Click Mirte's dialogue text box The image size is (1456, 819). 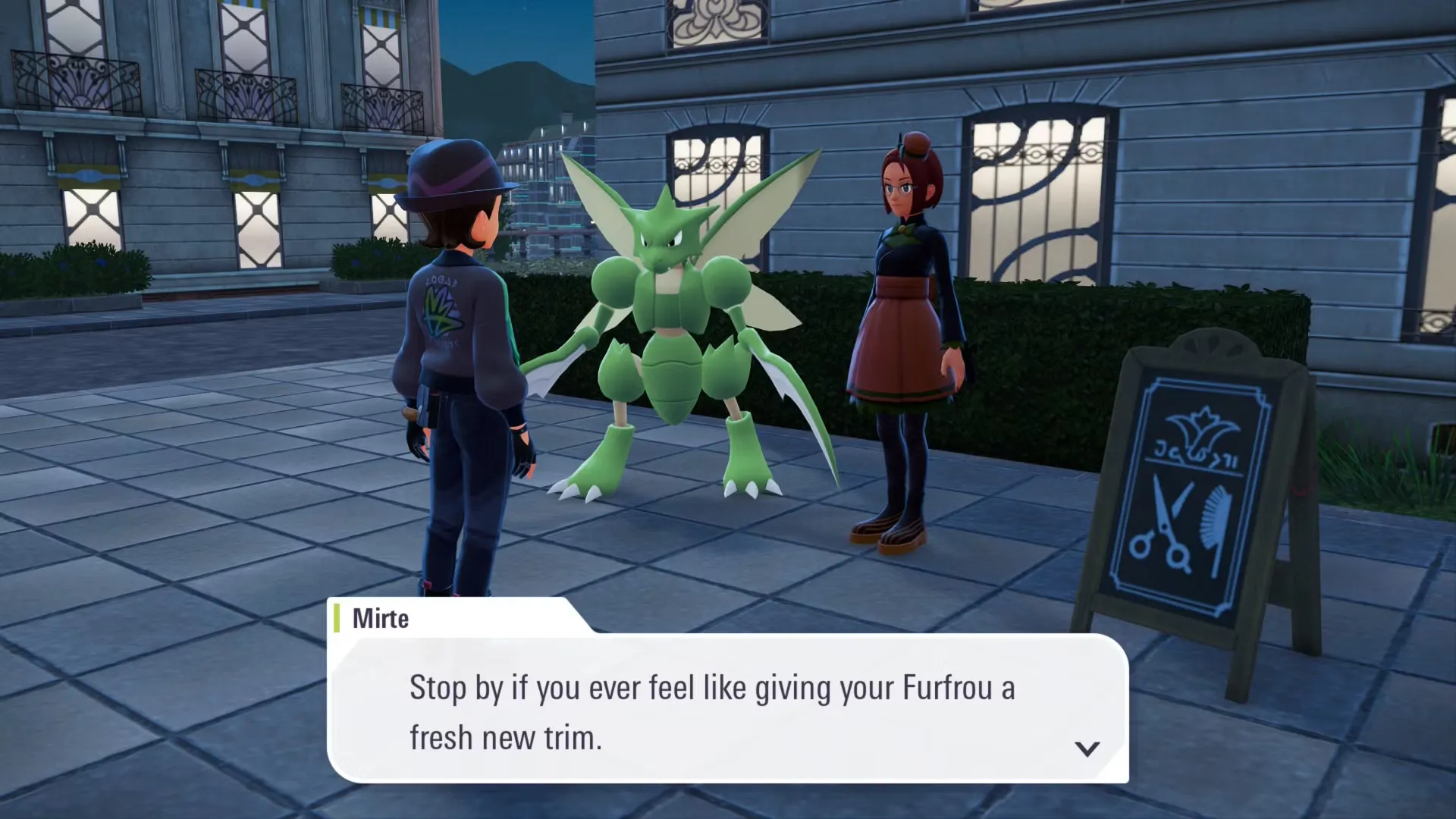click(726, 709)
